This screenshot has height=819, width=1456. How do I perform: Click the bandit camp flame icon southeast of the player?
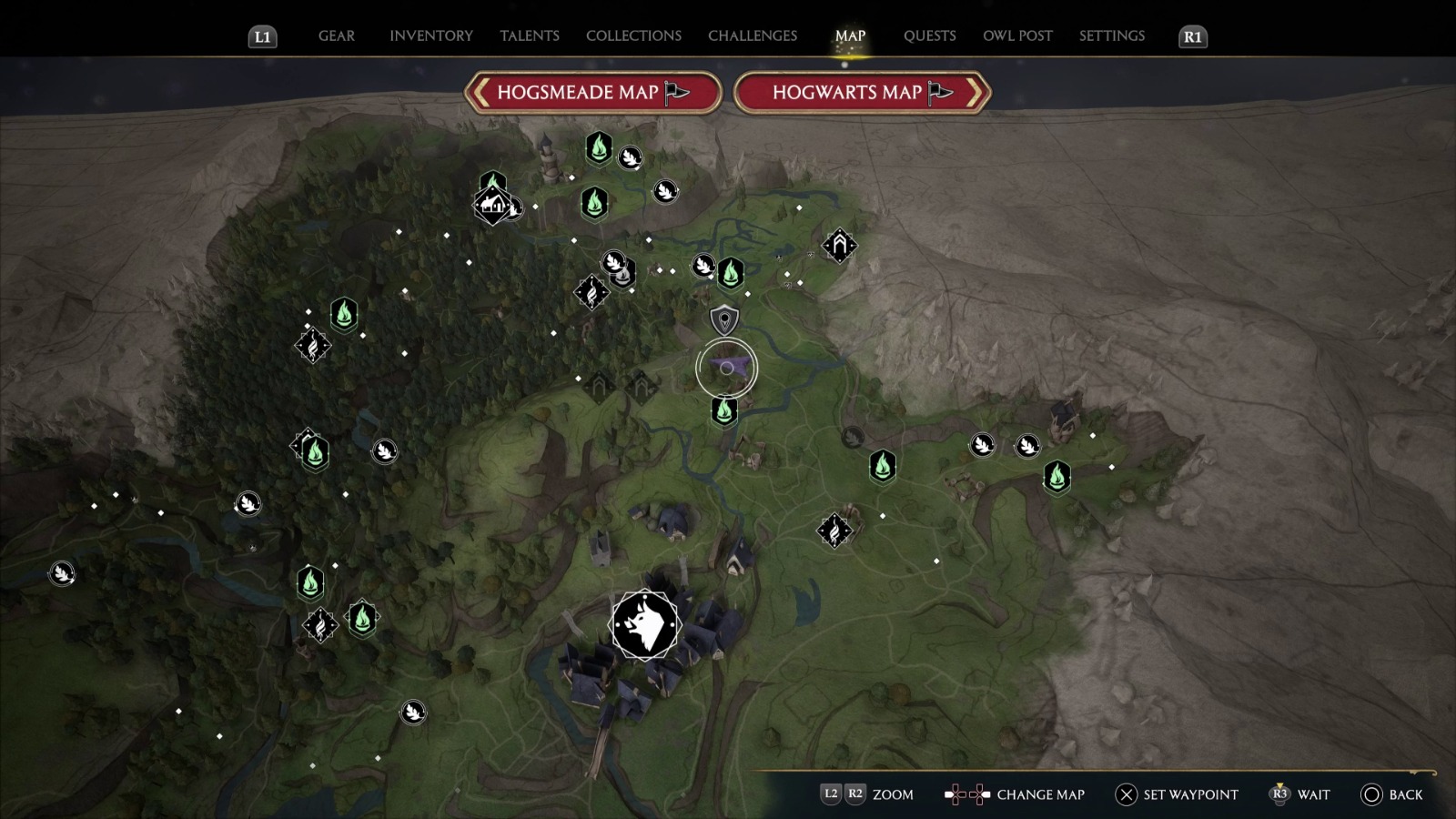pos(834,529)
